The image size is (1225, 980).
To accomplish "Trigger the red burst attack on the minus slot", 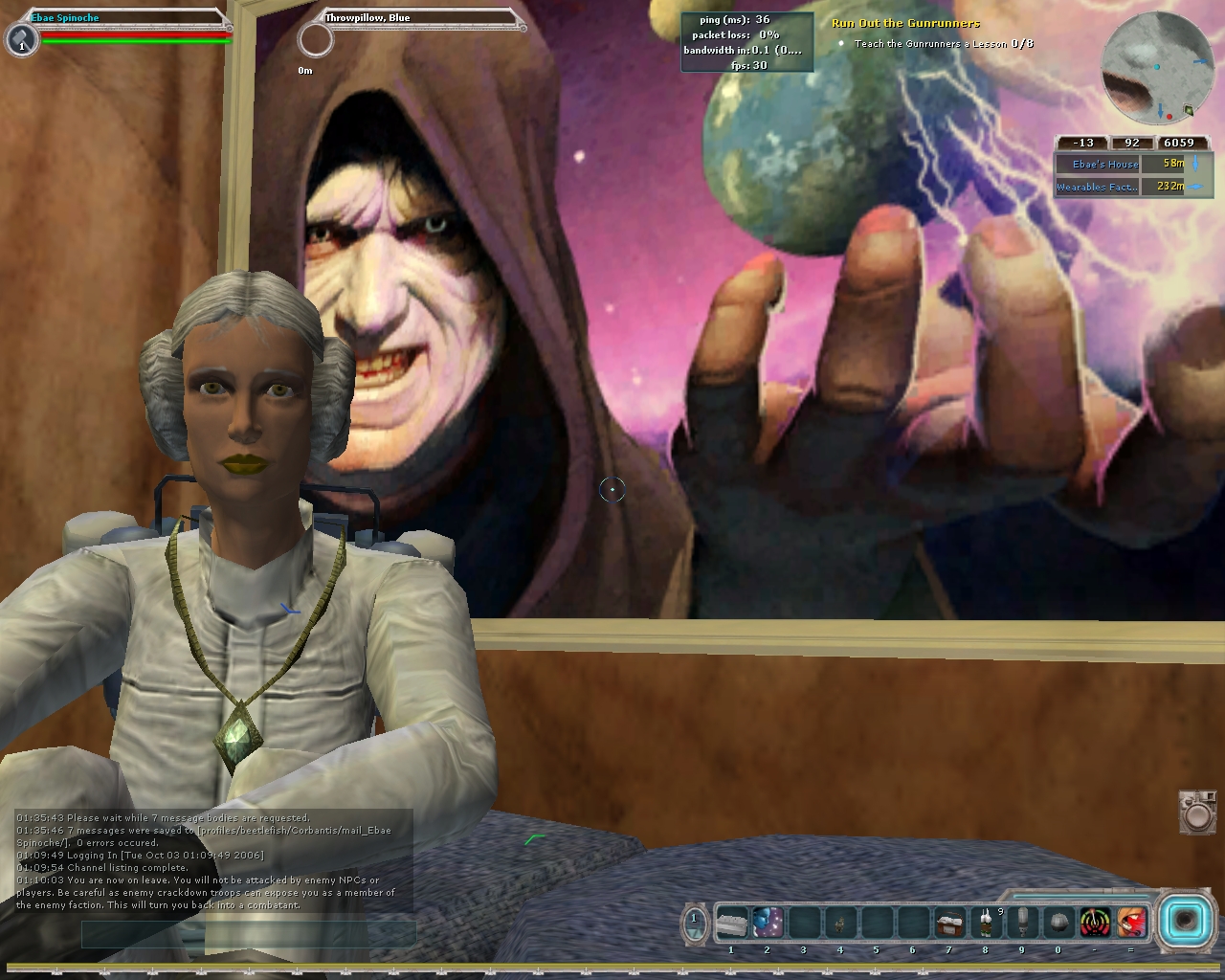I will point(1094,922).
